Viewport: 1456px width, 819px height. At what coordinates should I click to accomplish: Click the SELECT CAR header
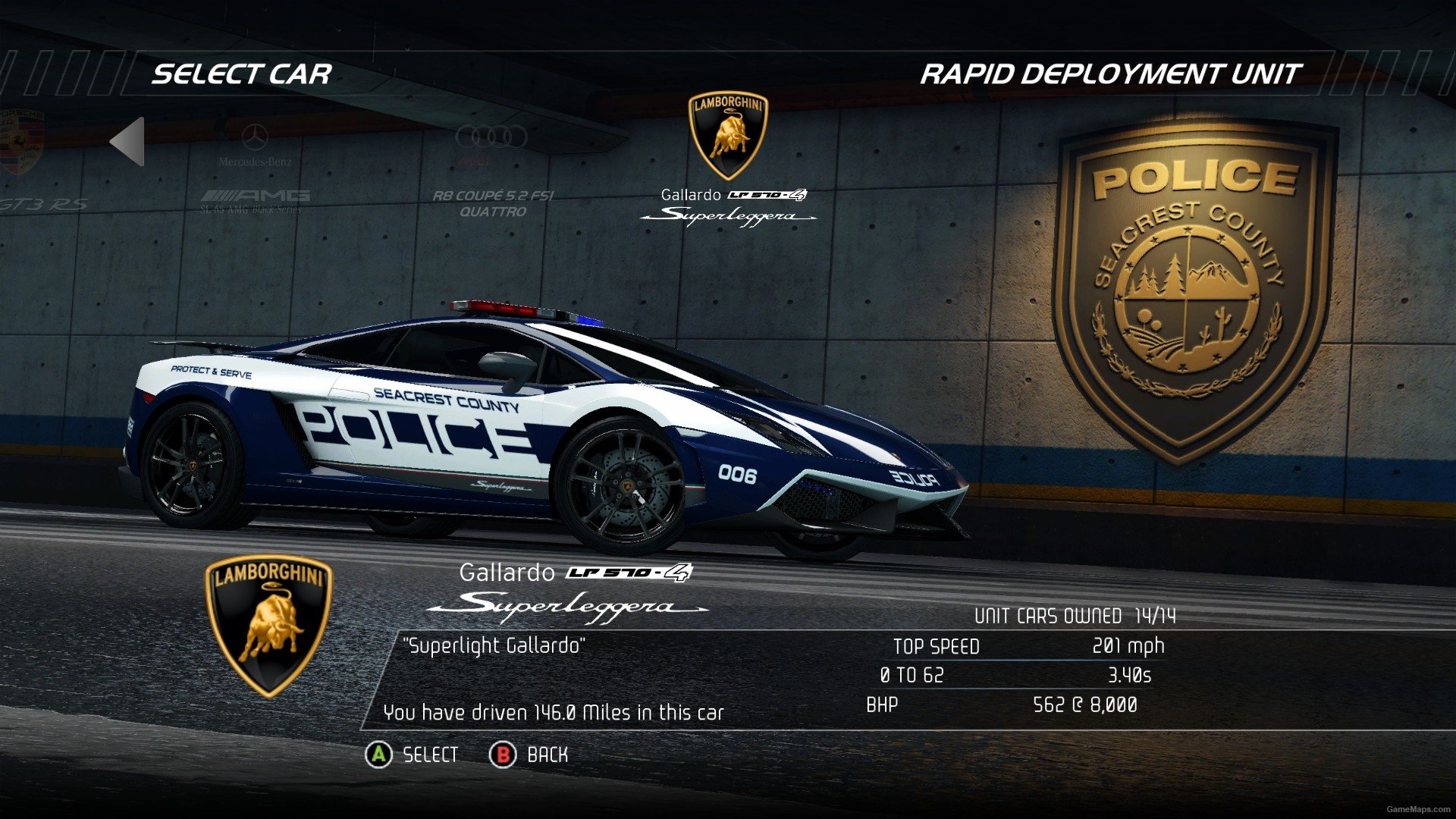pyautogui.click(x=241, y=74)
